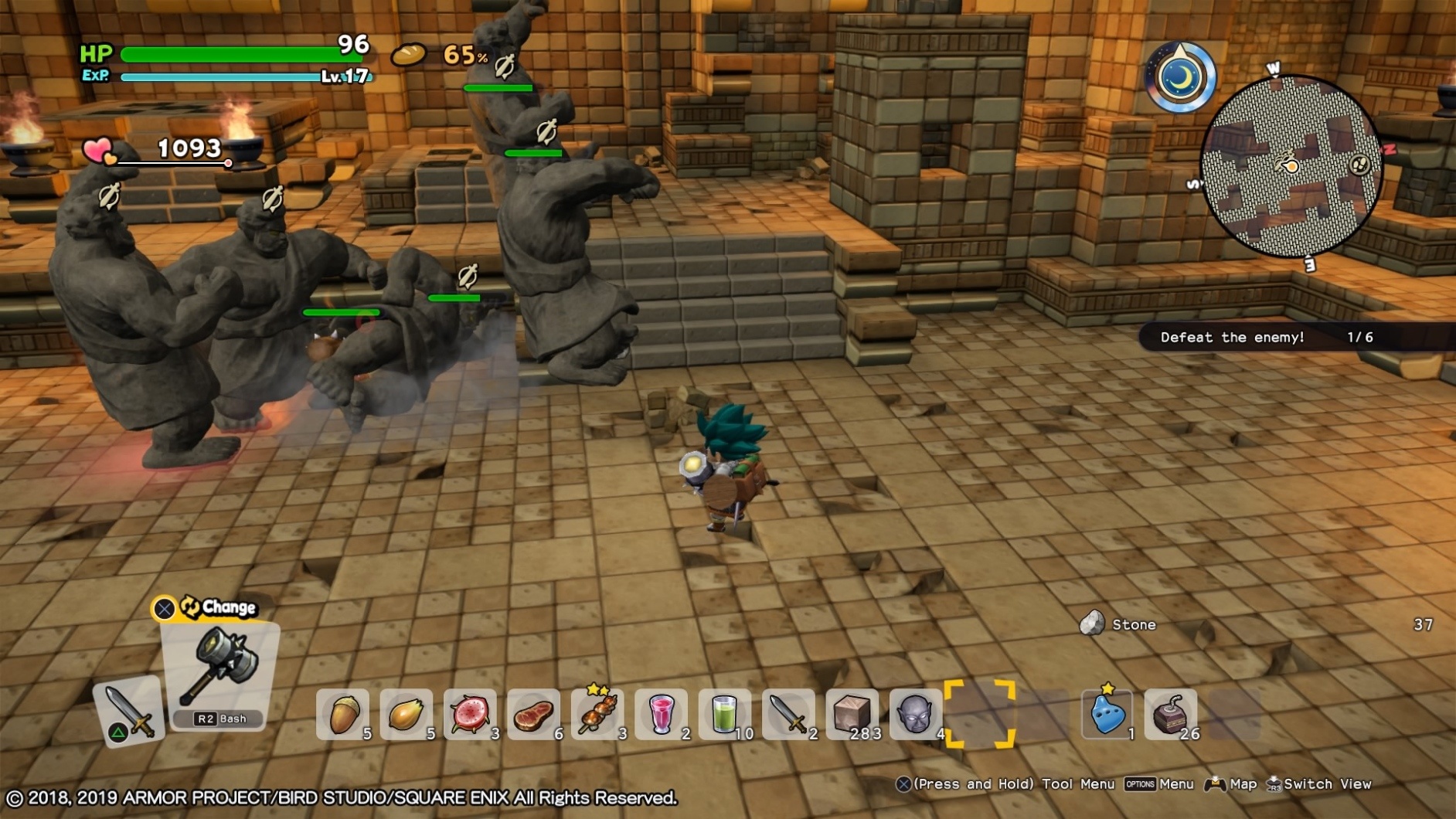This screenshot has width=1456, height=819.
Task: Select the sword in the item bar
Action: point(784,712)
